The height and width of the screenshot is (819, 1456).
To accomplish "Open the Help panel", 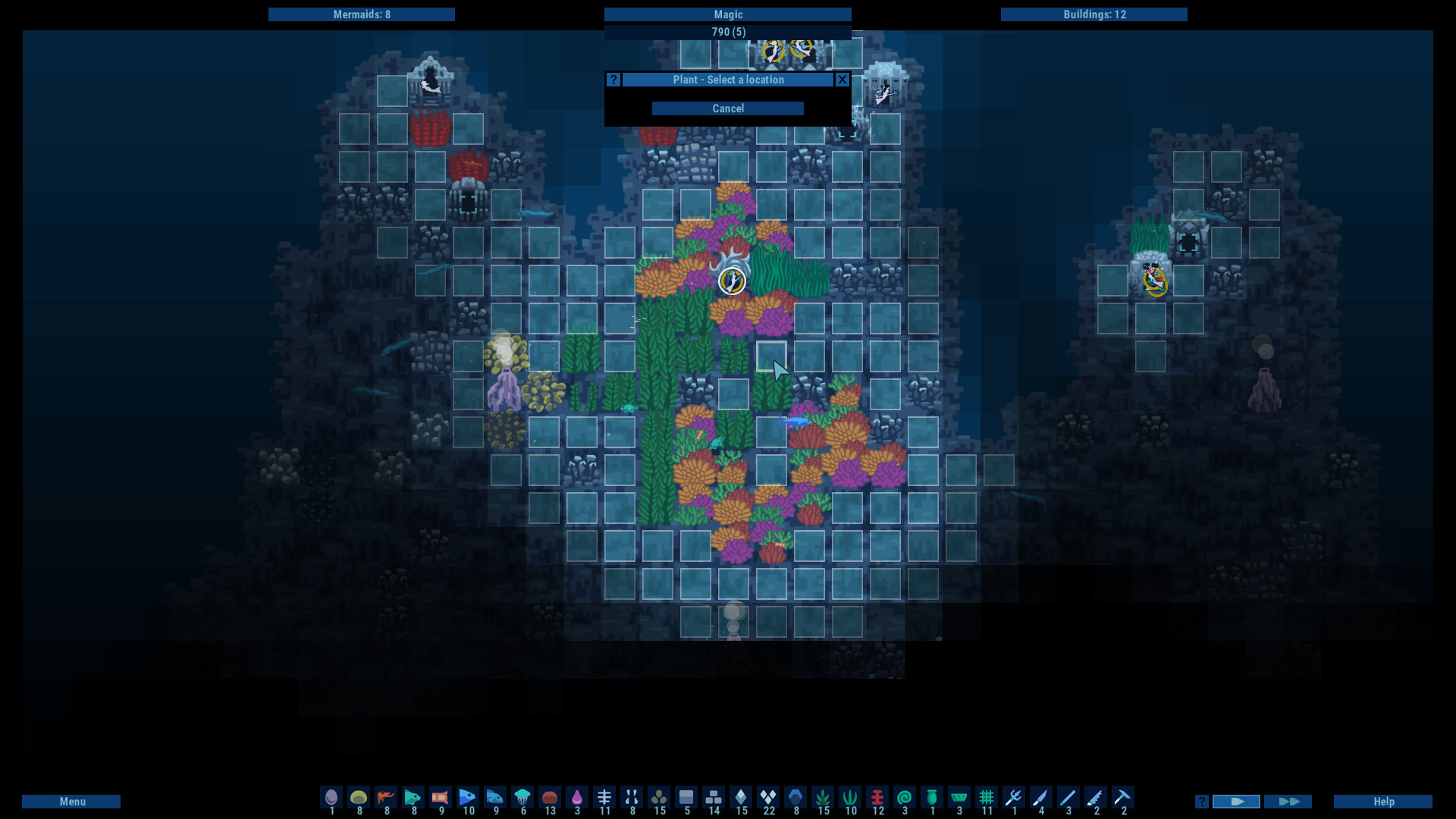I will click(1383, 801).
